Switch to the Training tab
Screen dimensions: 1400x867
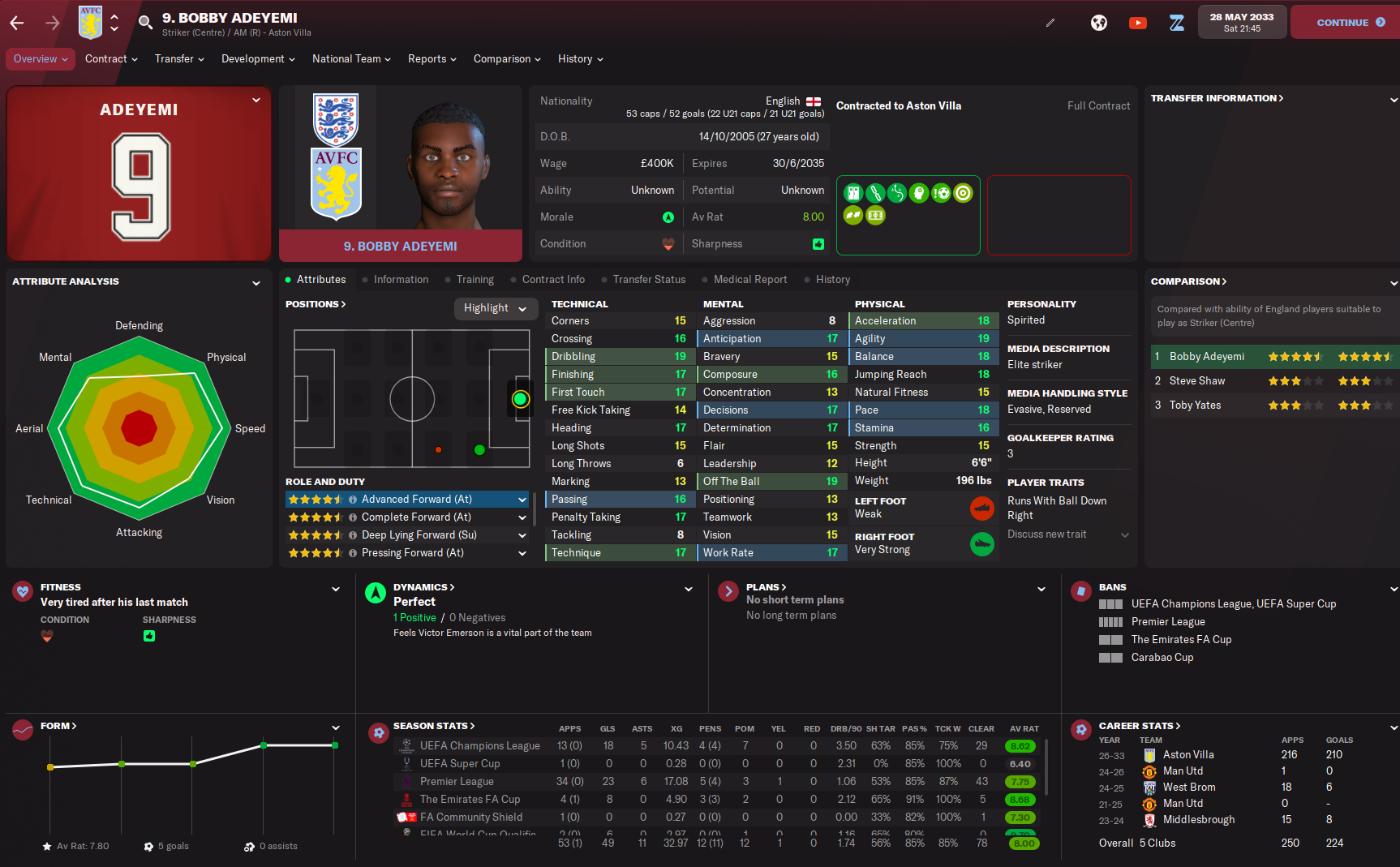(x=475, y=280)
